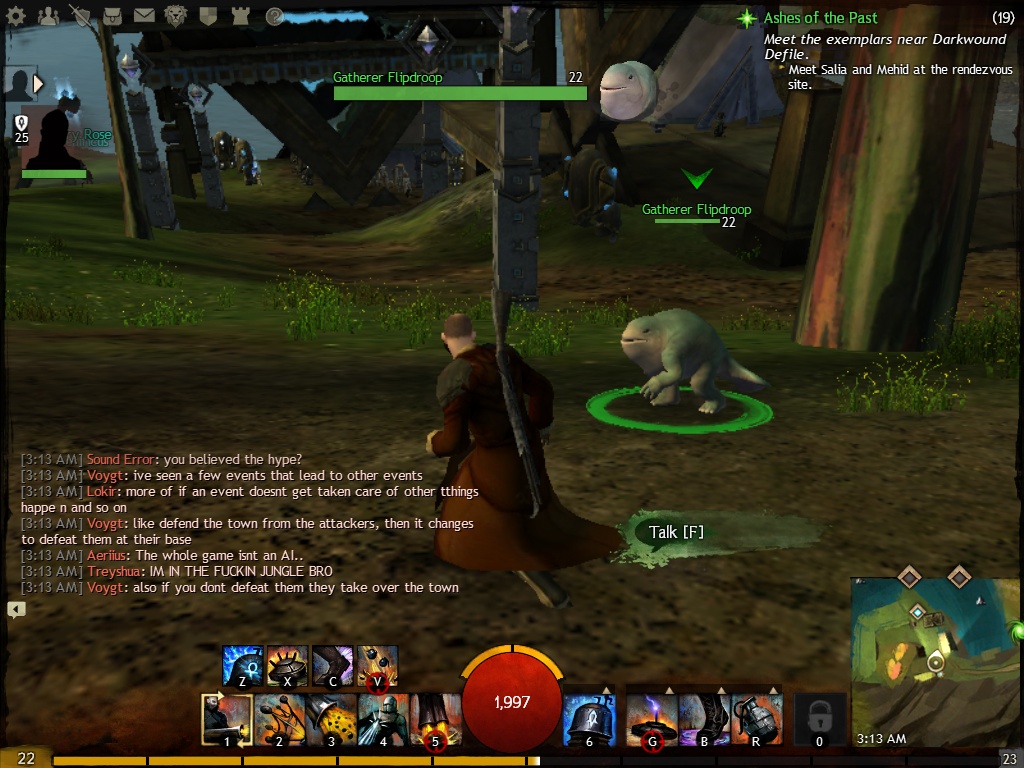Activate weapon skill 1 rifle shot
Screen dimensions: 1024x768
point(227,719)
